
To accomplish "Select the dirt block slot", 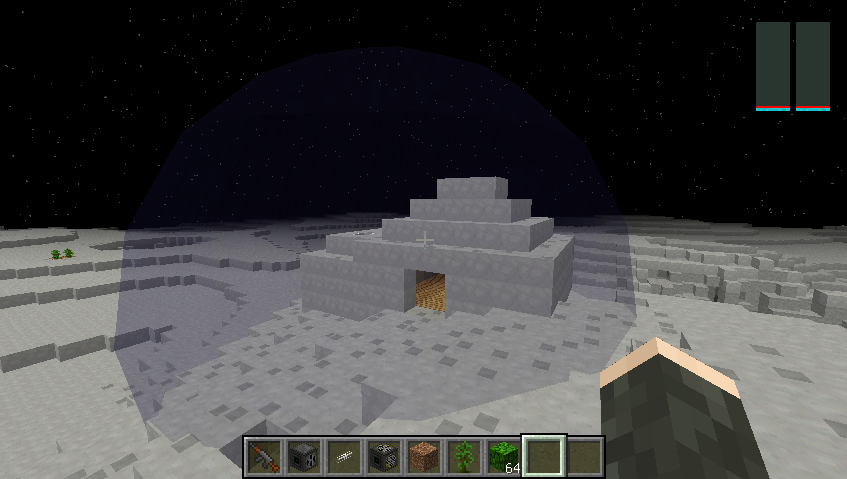I will 424,456.
